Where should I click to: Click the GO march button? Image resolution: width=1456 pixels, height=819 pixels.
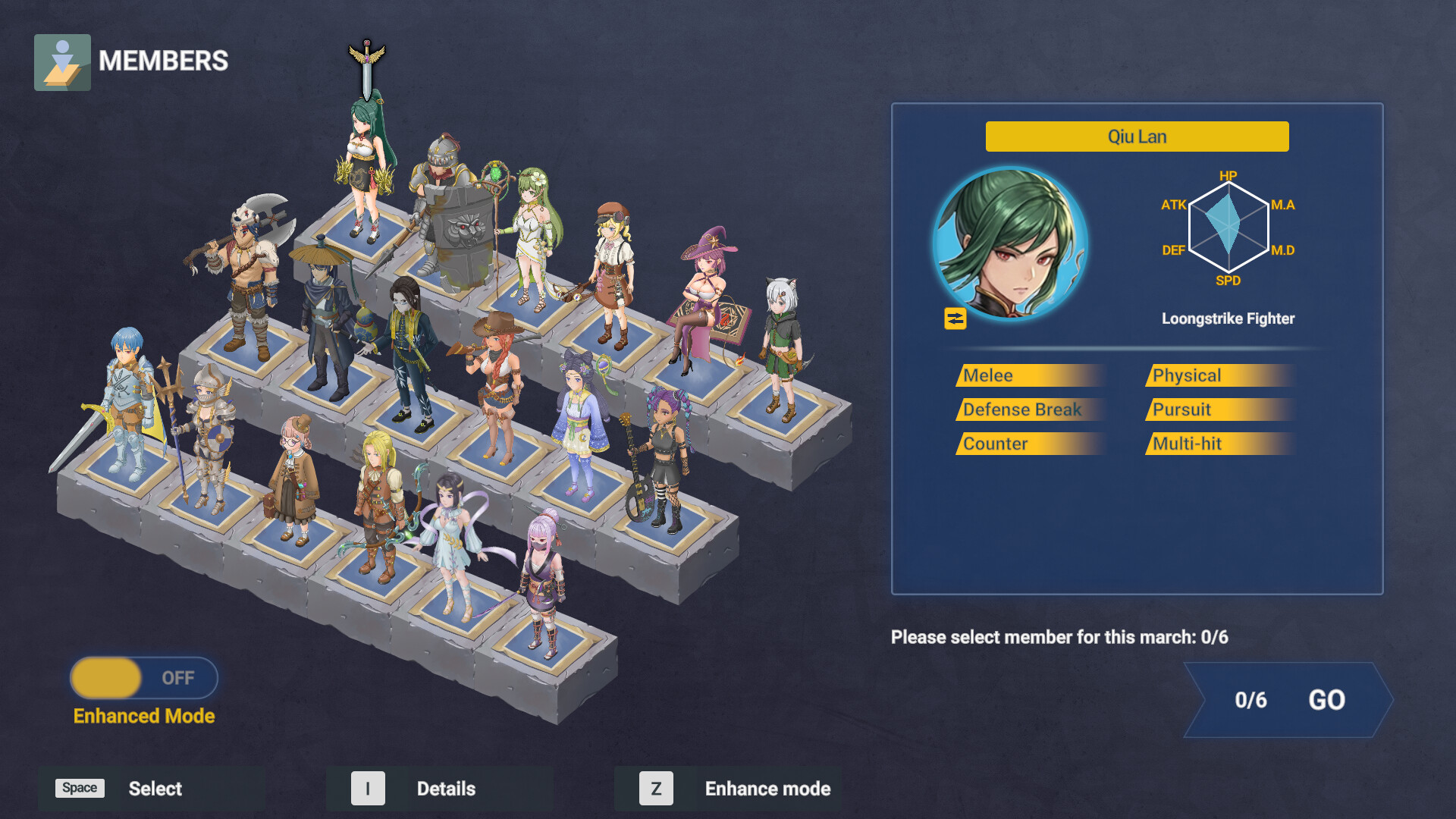tap(1289, 700)
